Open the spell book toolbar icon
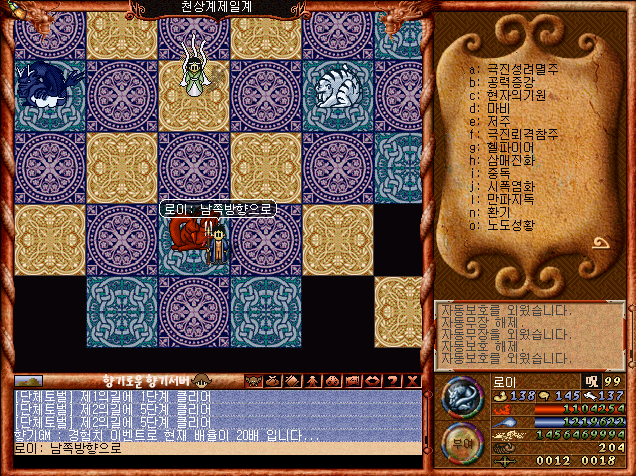The image size is (636, 476). click(293, 380)
